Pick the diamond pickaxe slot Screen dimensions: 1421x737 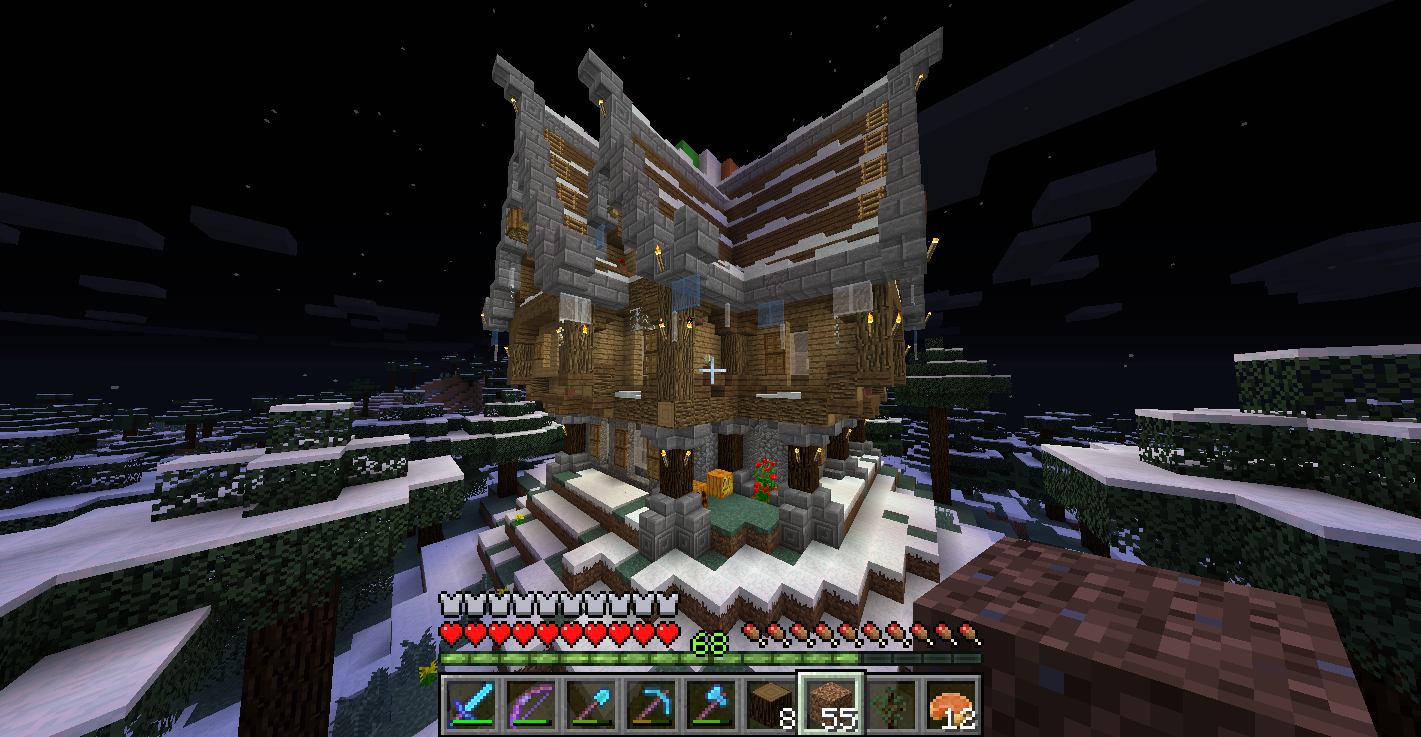[x=650, y=703]
